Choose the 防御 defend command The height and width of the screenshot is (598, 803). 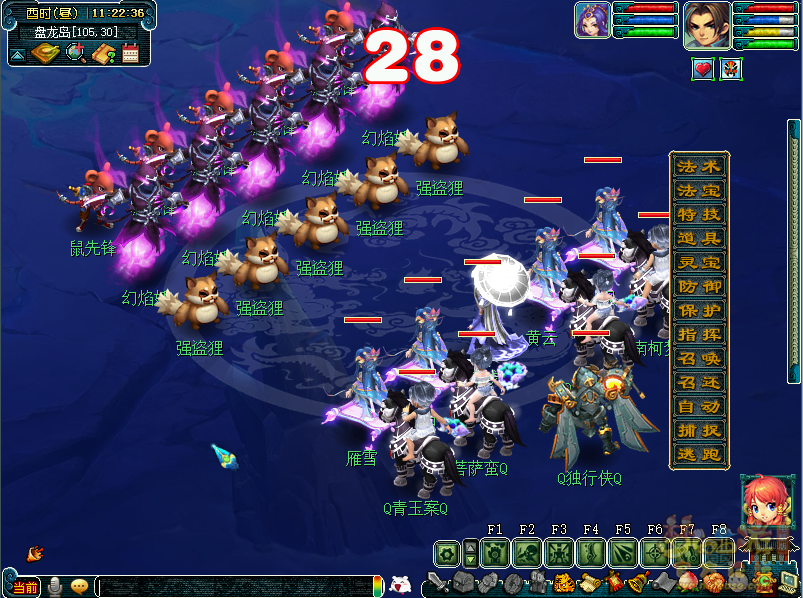click(698, 286)
